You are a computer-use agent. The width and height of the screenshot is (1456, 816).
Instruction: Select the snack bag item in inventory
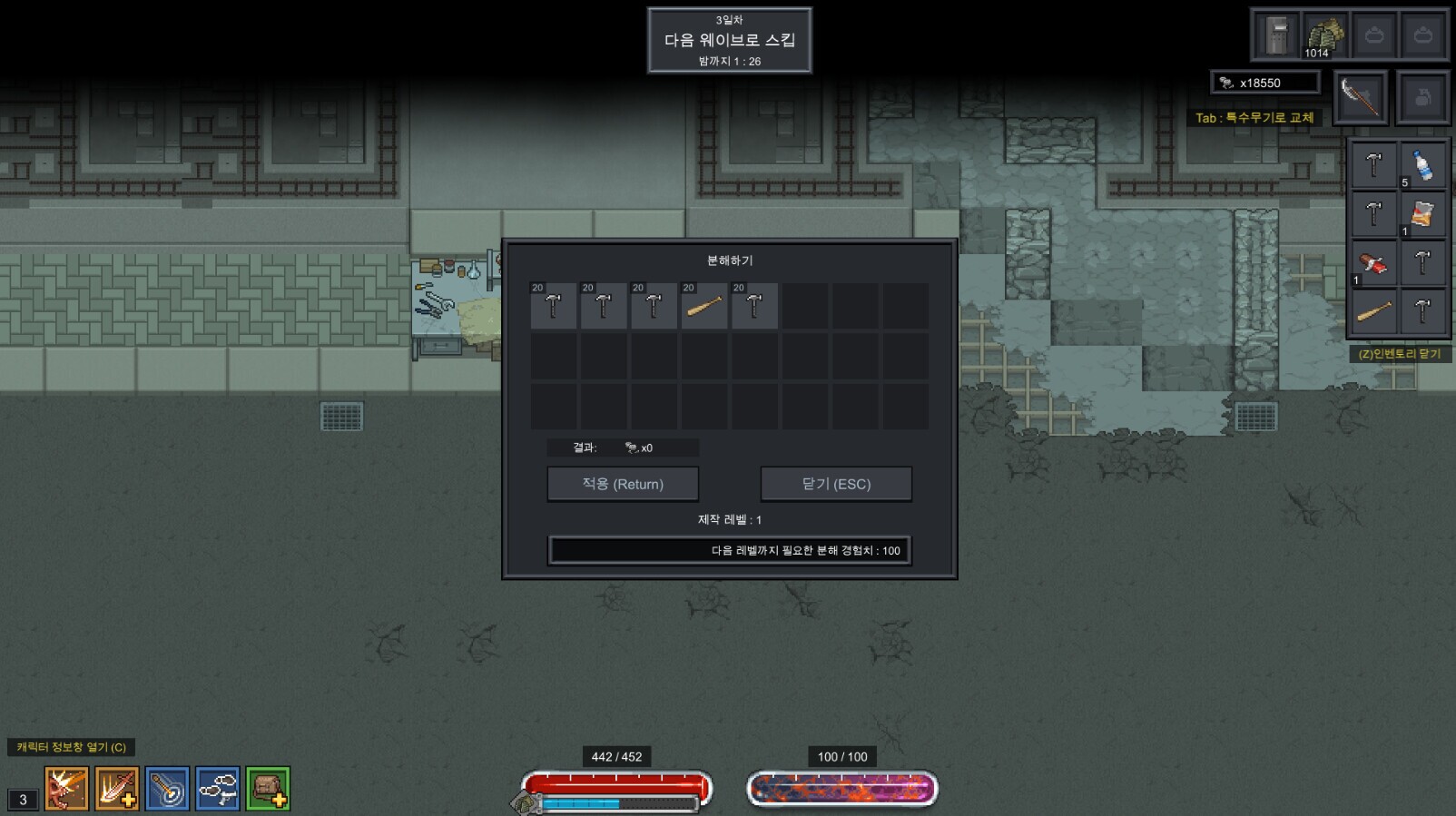(1422, 214)
